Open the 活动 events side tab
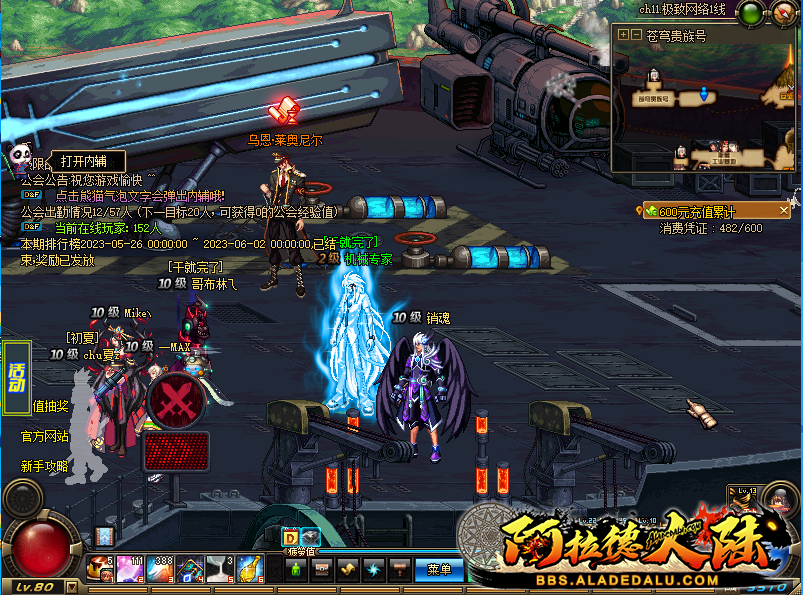The image size is (803, 595). point(16,377)
